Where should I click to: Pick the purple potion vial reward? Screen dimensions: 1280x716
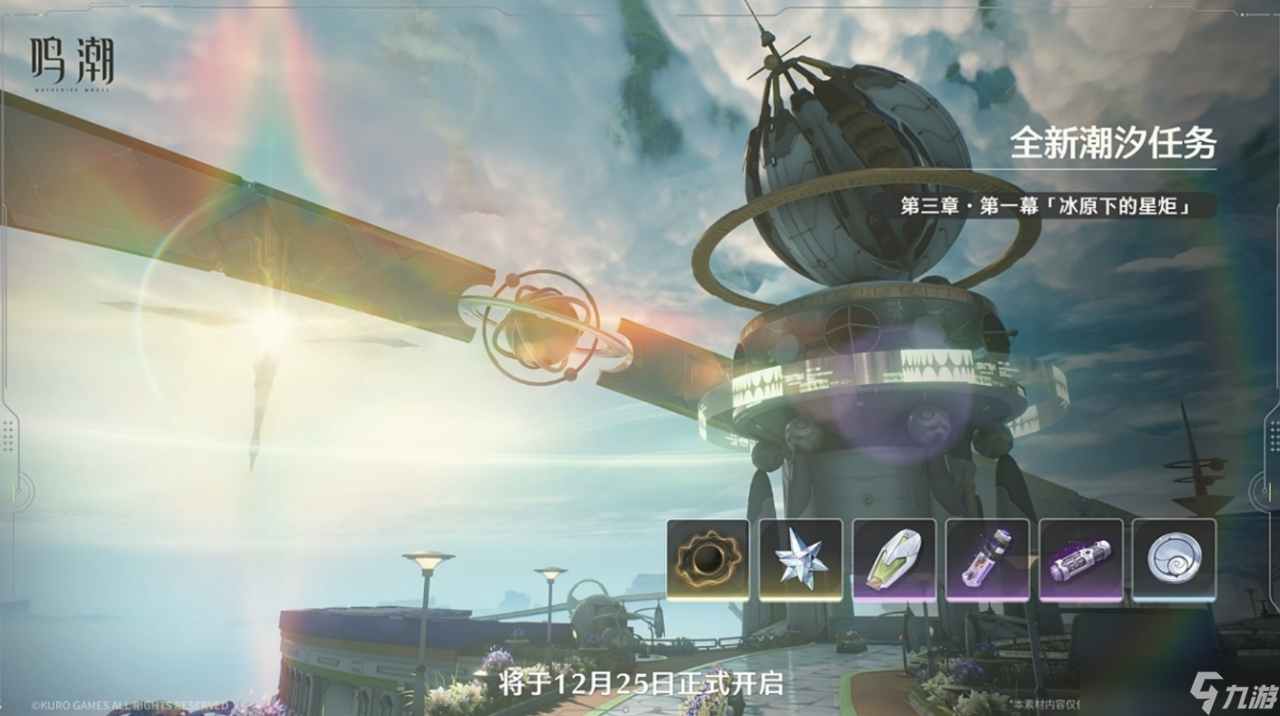coord(987,560)
